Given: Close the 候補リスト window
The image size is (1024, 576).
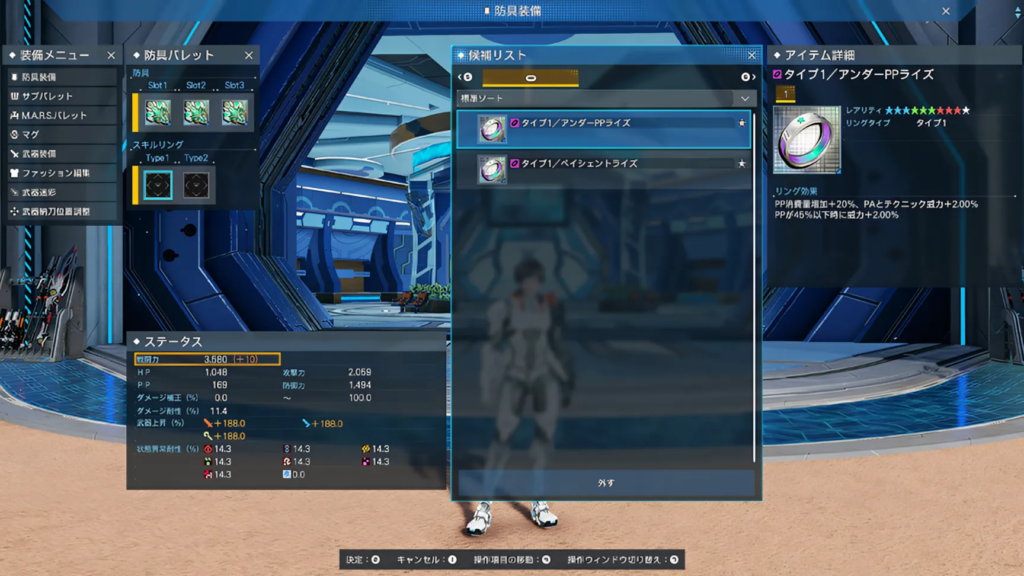Looking at the screenshot, I should 752,55.
